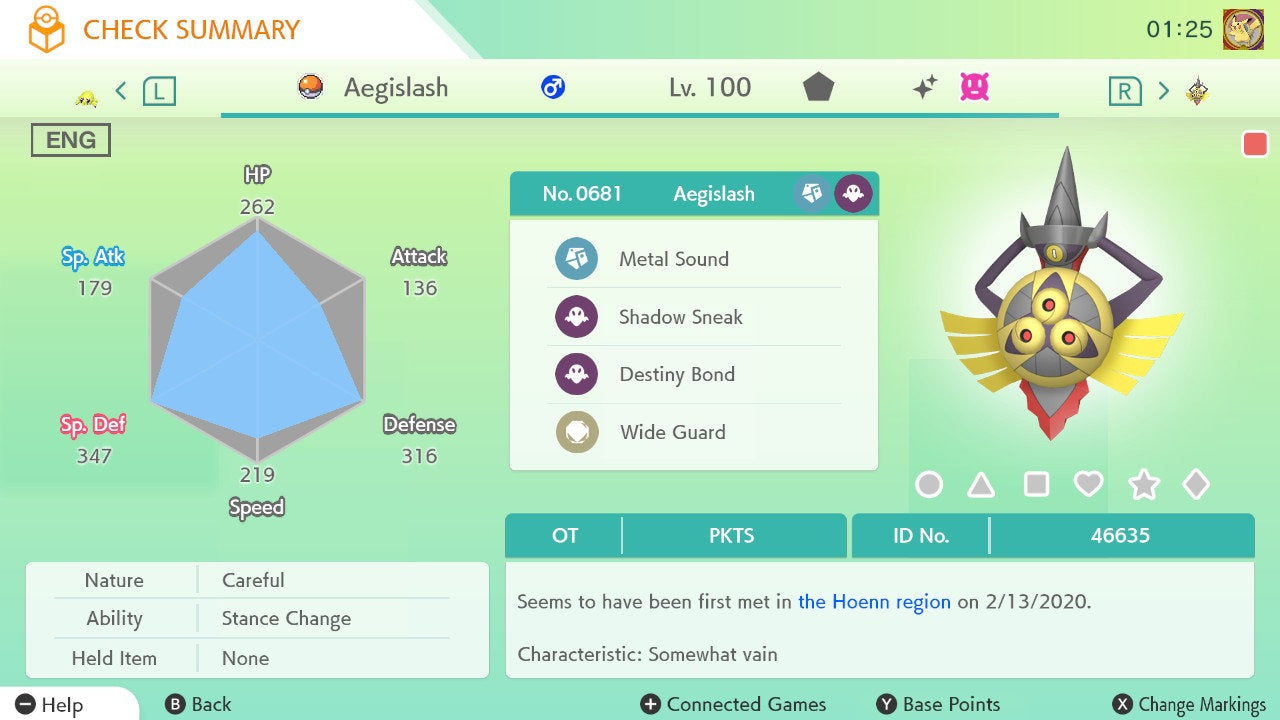Click the Hoenn region link
The image size is (1280, 720).
874,602
